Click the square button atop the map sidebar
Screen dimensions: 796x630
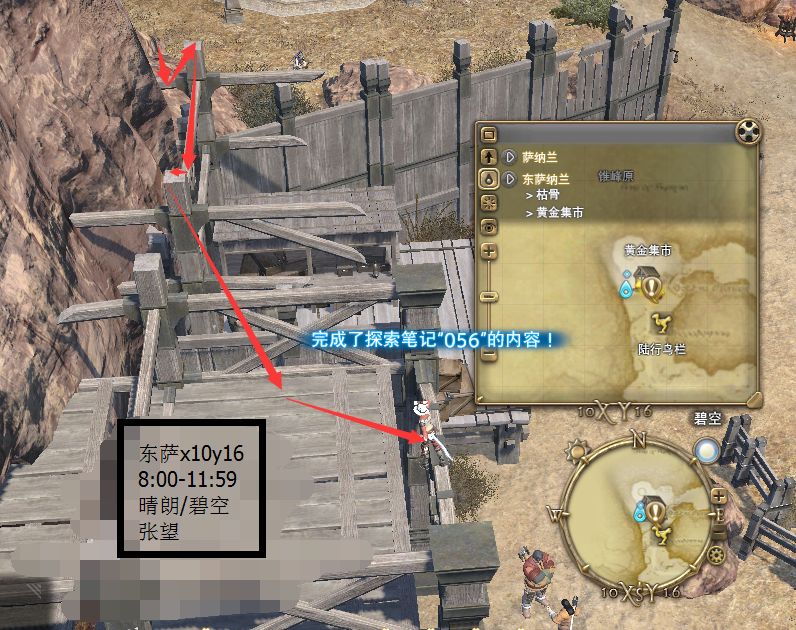tap(489, 134)
